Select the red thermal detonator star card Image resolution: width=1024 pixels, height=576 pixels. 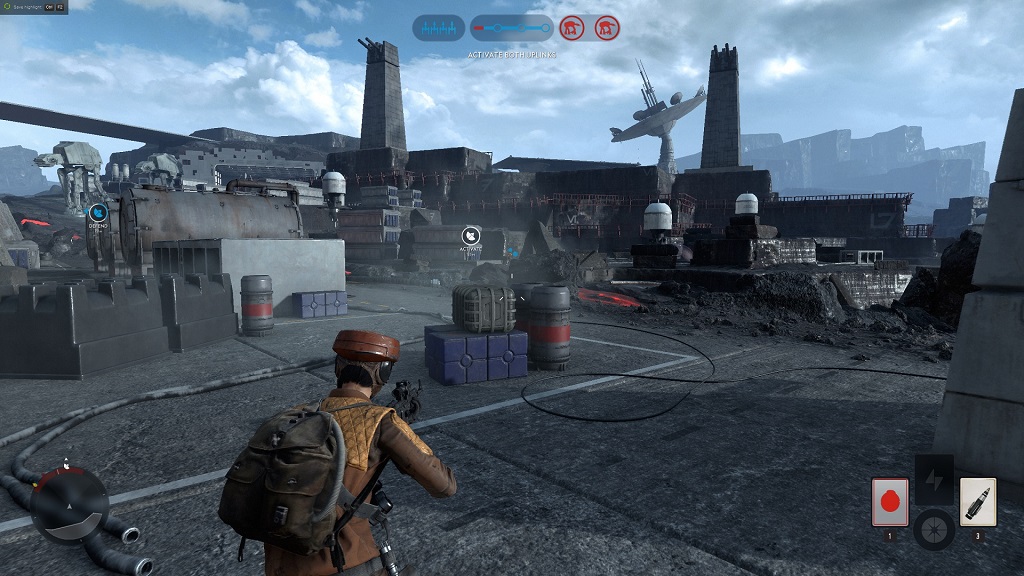[x=889, y=501]
